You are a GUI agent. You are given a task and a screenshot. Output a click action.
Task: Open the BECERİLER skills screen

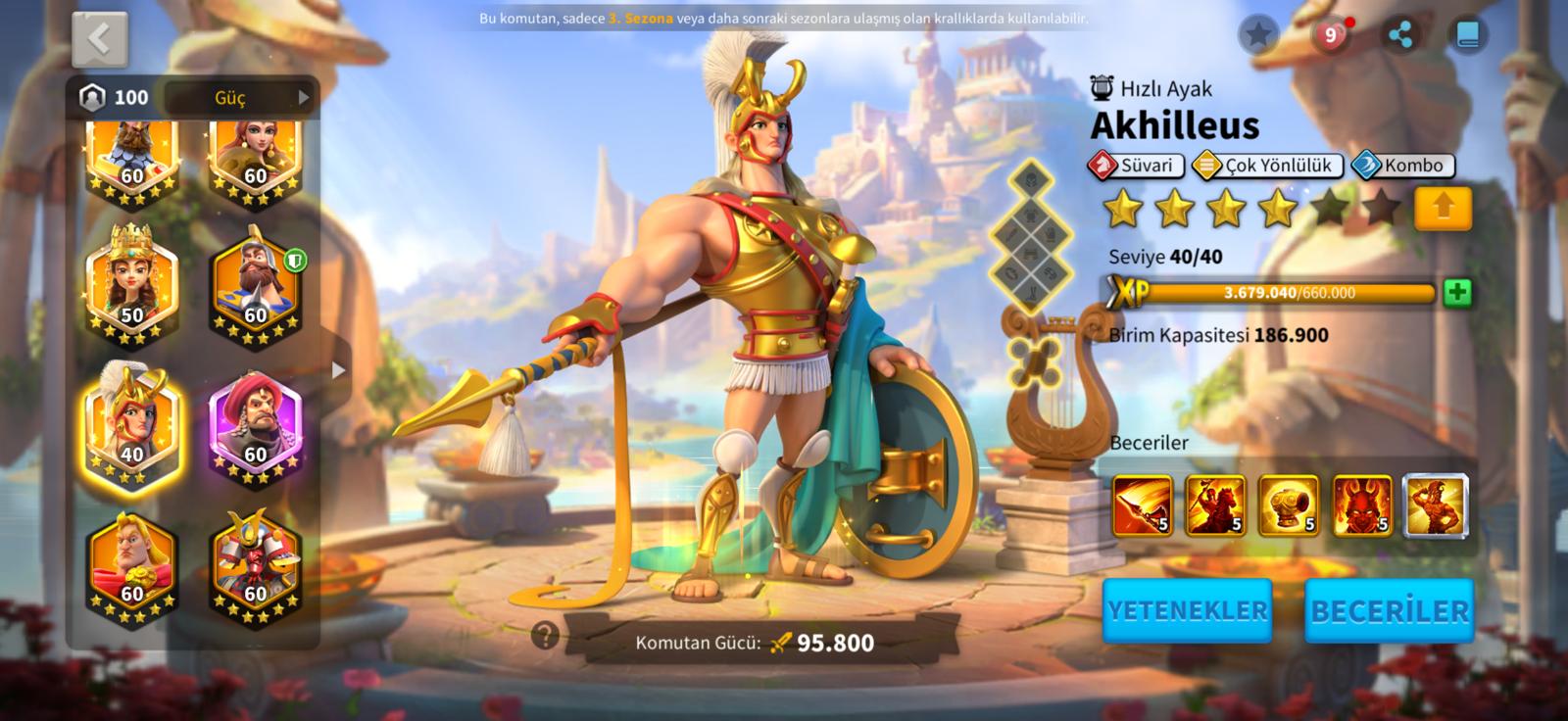click(x=1390, y=610)
